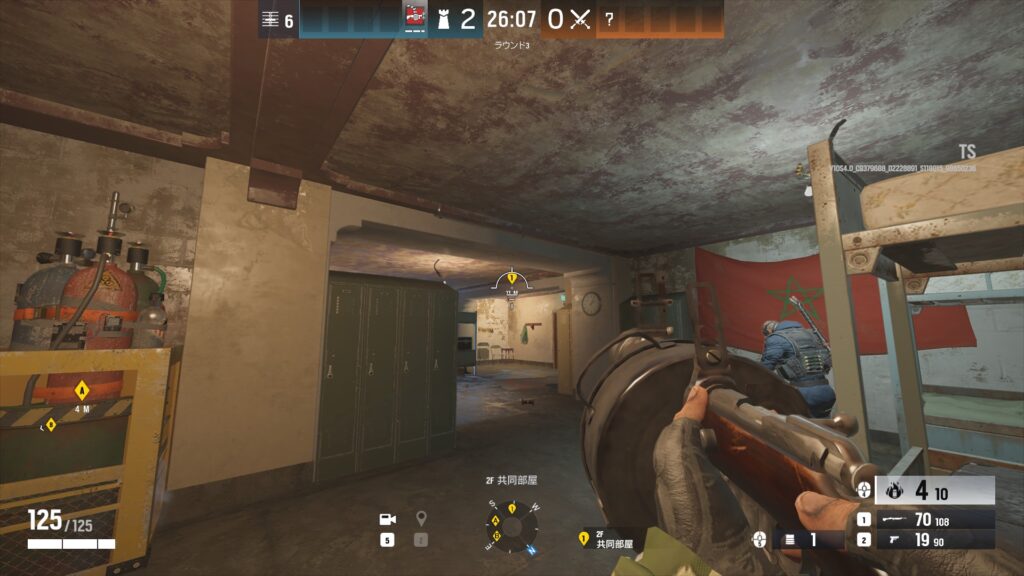
Task: Click the blue team rook icon
Action: pyautogui.click(x=441, y=18)
